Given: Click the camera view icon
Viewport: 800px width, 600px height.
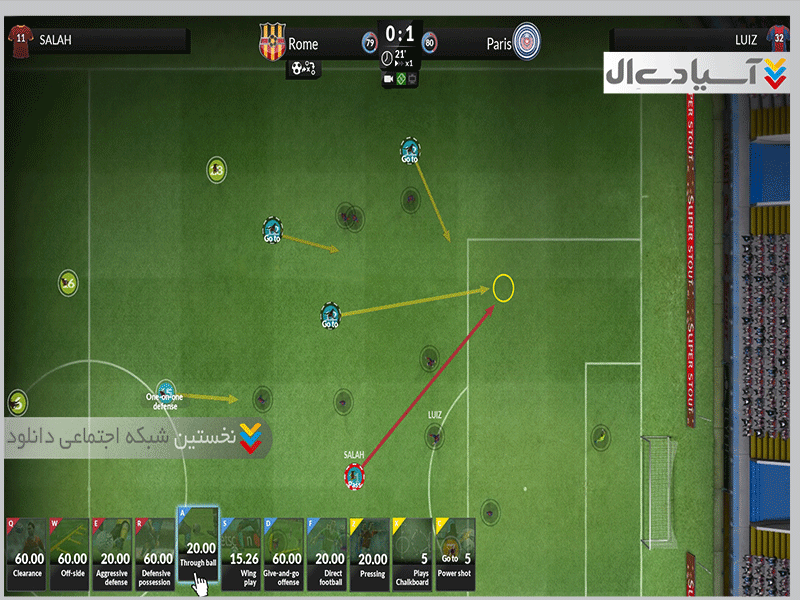Looking at the screenshot, I should [388, 79].
